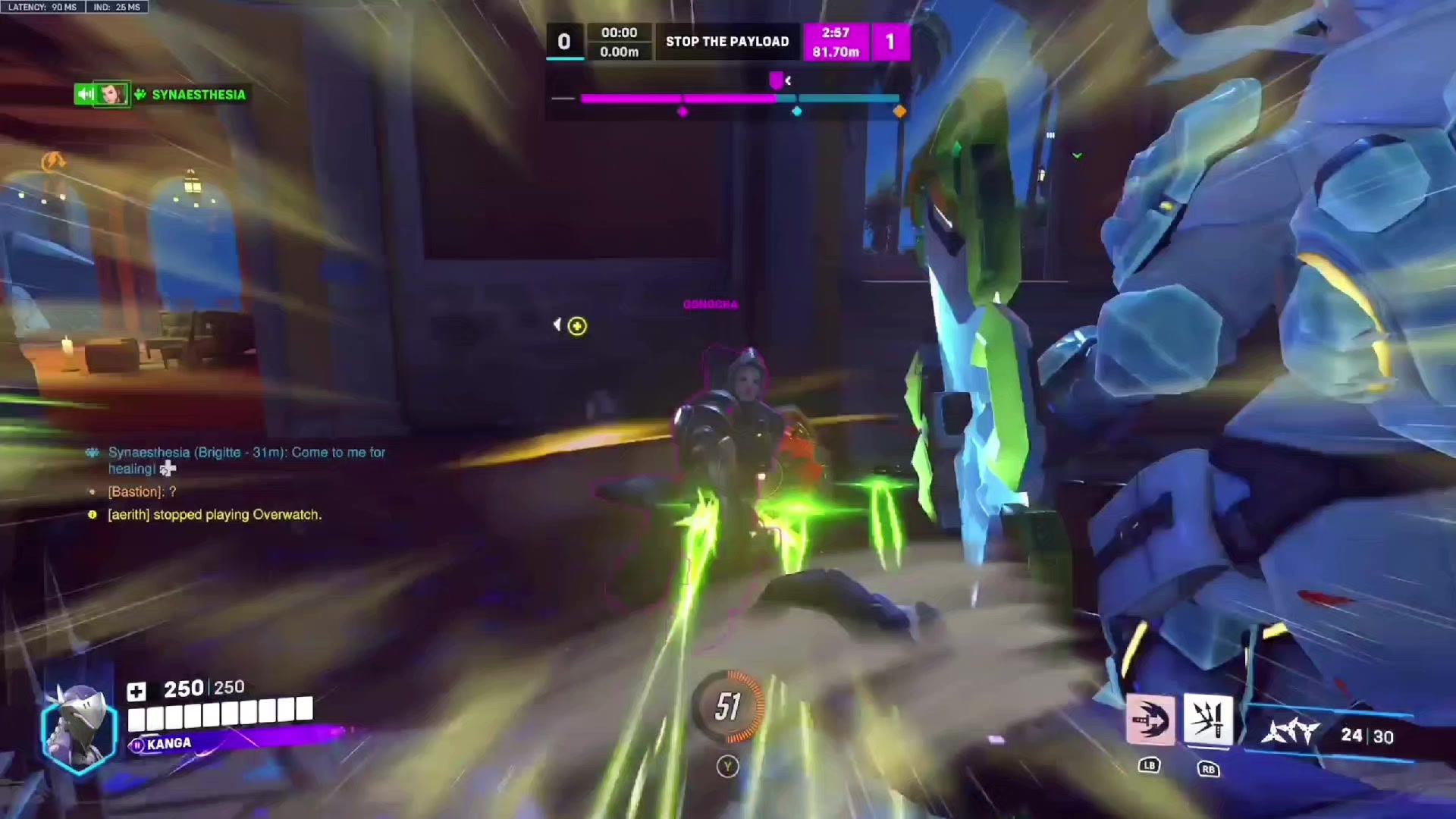Select the shuriken weapon icon
Viewport: 1456px width, 819px height.
click(1291, 733)
